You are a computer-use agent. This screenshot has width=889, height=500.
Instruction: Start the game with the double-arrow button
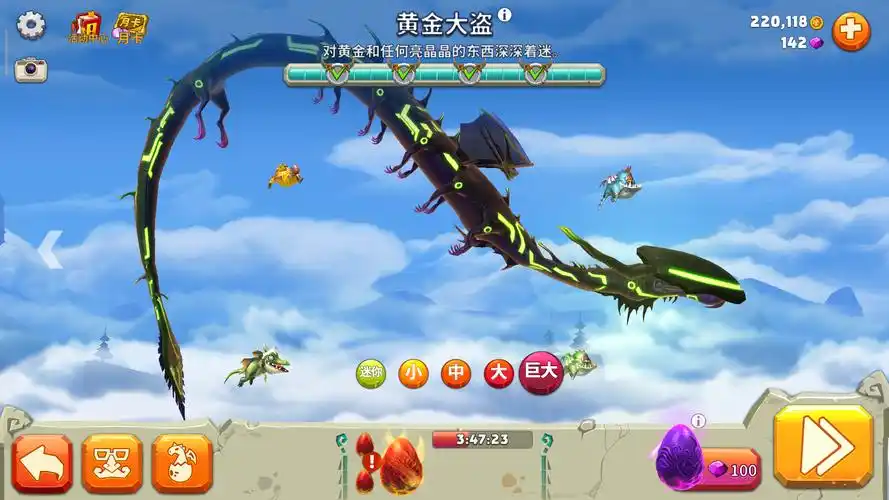pos(822,447)
